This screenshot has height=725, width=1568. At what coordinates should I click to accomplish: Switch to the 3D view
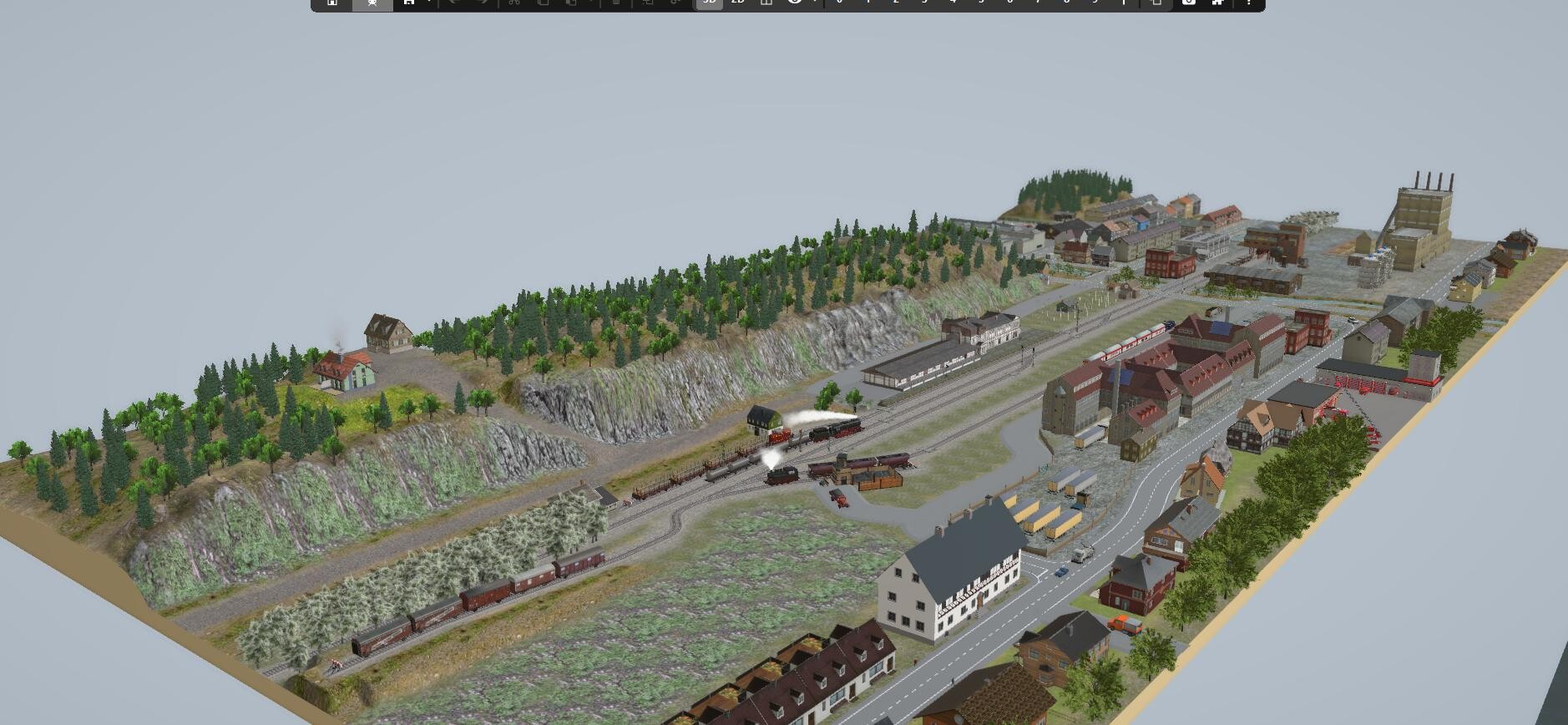(x=709, y=3)
